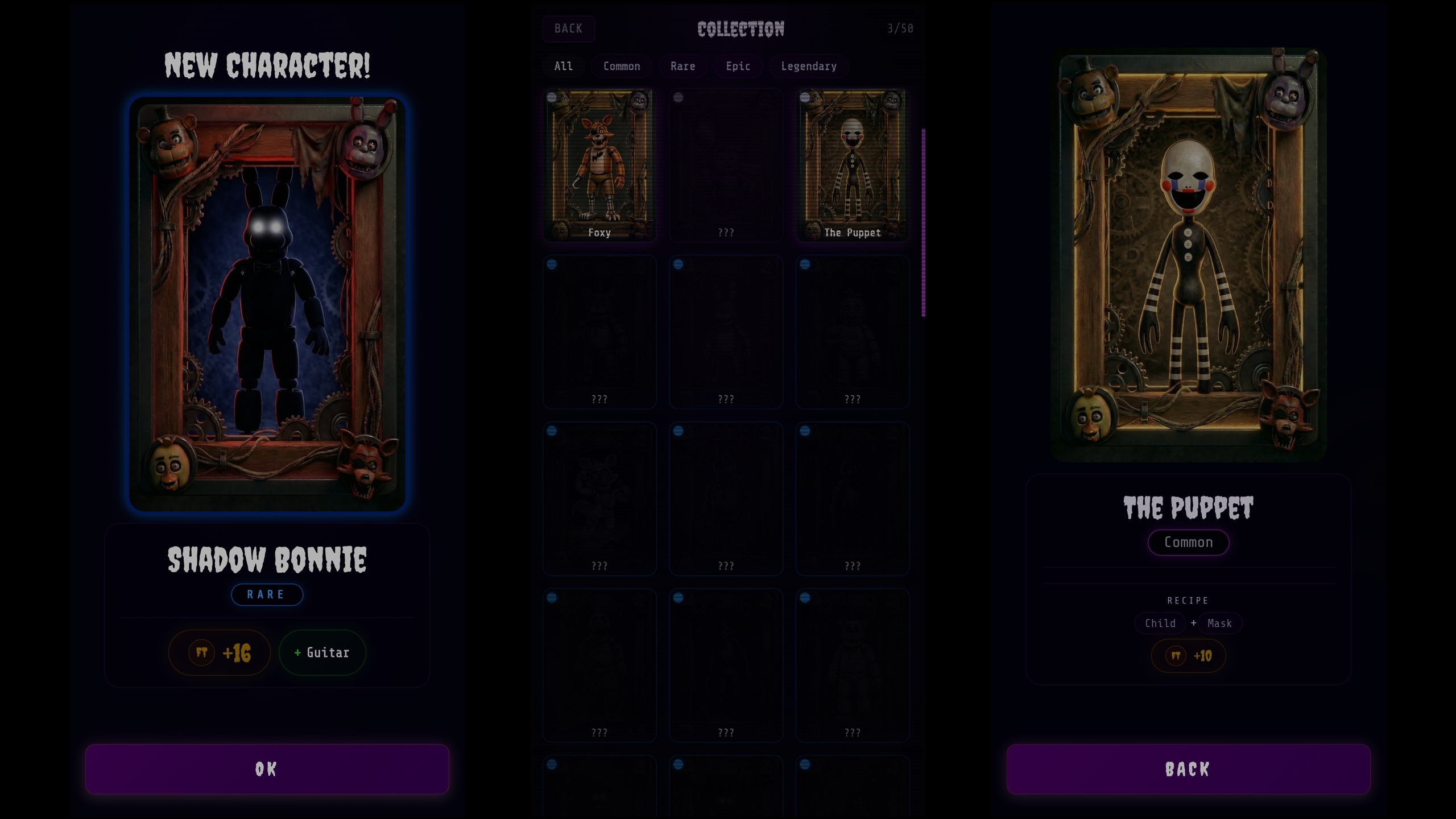The image size is (1456, 819).
Task: Click the collection list scrollbar
Action: [x=923, y=222]
